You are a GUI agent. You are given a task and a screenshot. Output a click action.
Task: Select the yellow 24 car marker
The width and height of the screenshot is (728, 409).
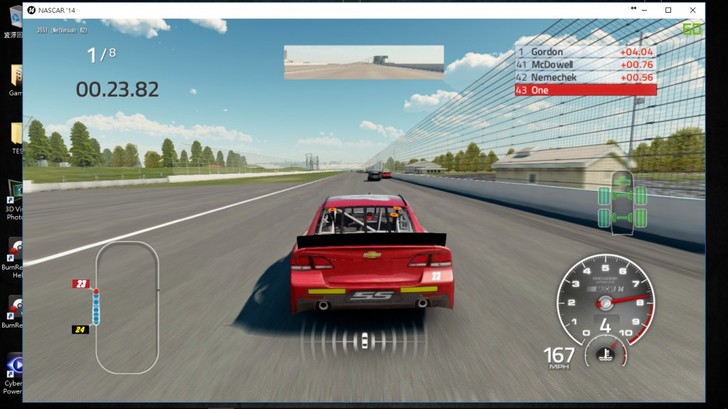point(80,329)
